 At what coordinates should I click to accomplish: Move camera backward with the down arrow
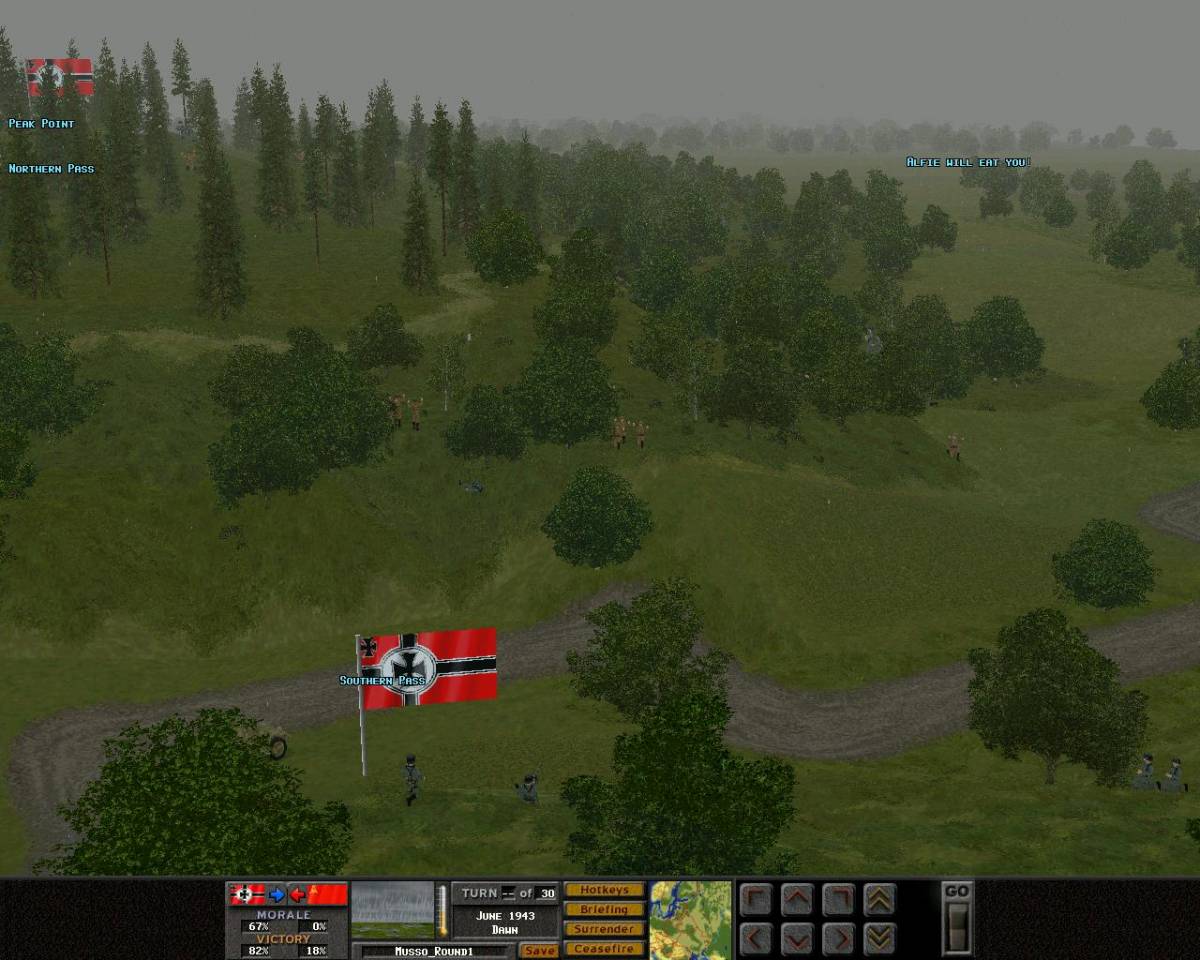point(797,939)
